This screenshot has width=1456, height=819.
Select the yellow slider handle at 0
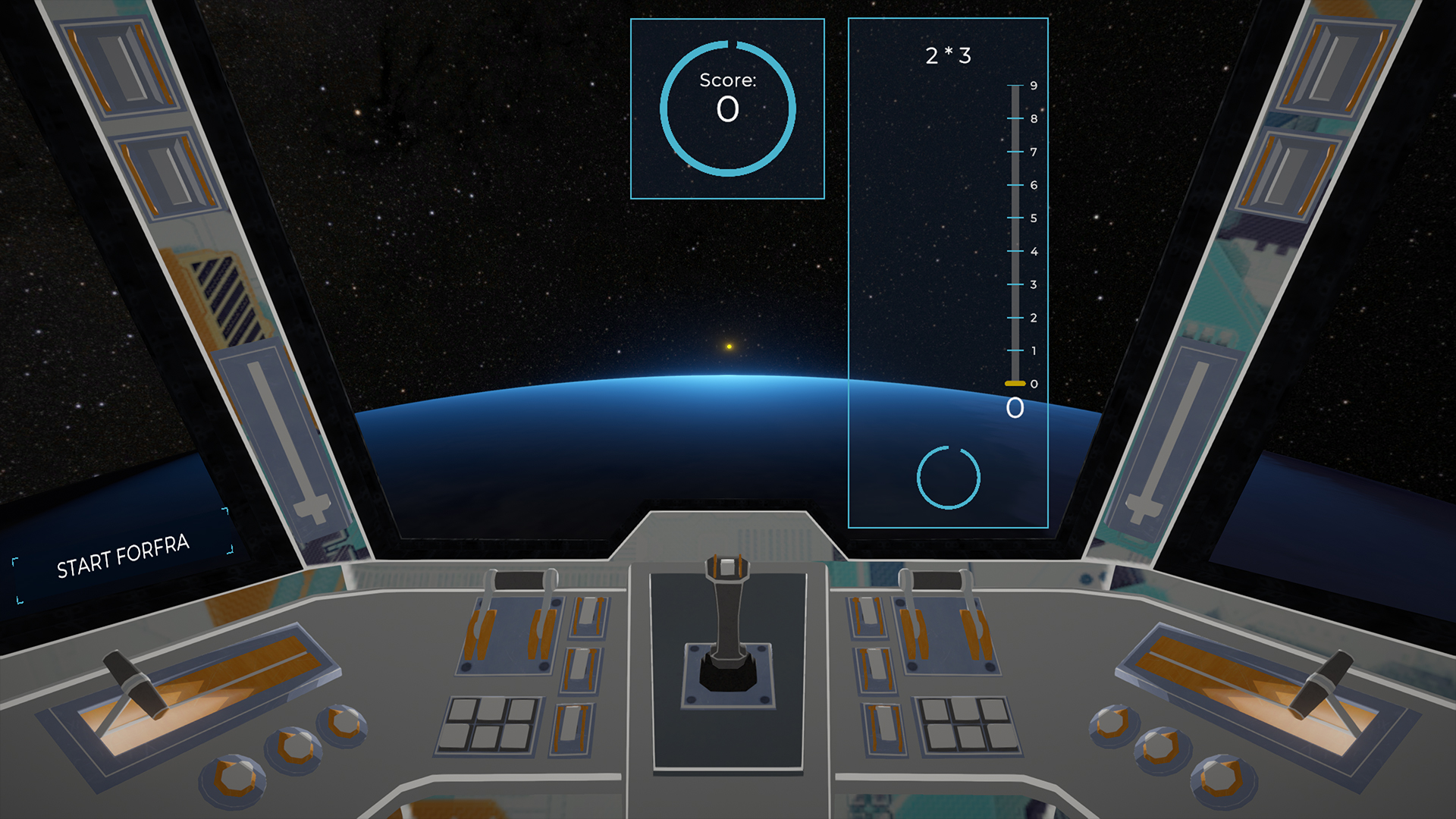click(x=1015, y=384)
